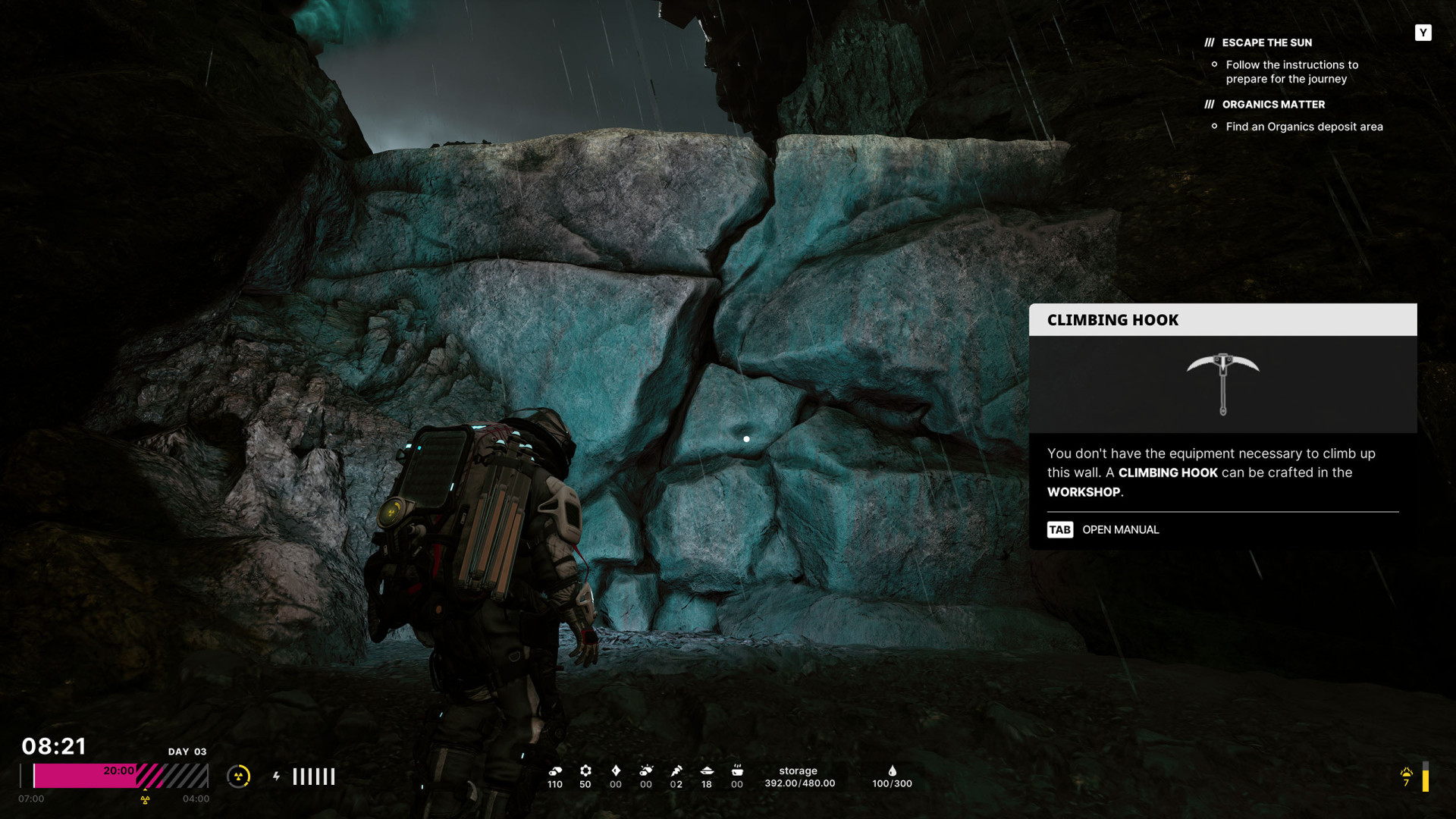Select the Escape the Sun objective header
The image size is (1456, 819).
[x=1266, y=42]
